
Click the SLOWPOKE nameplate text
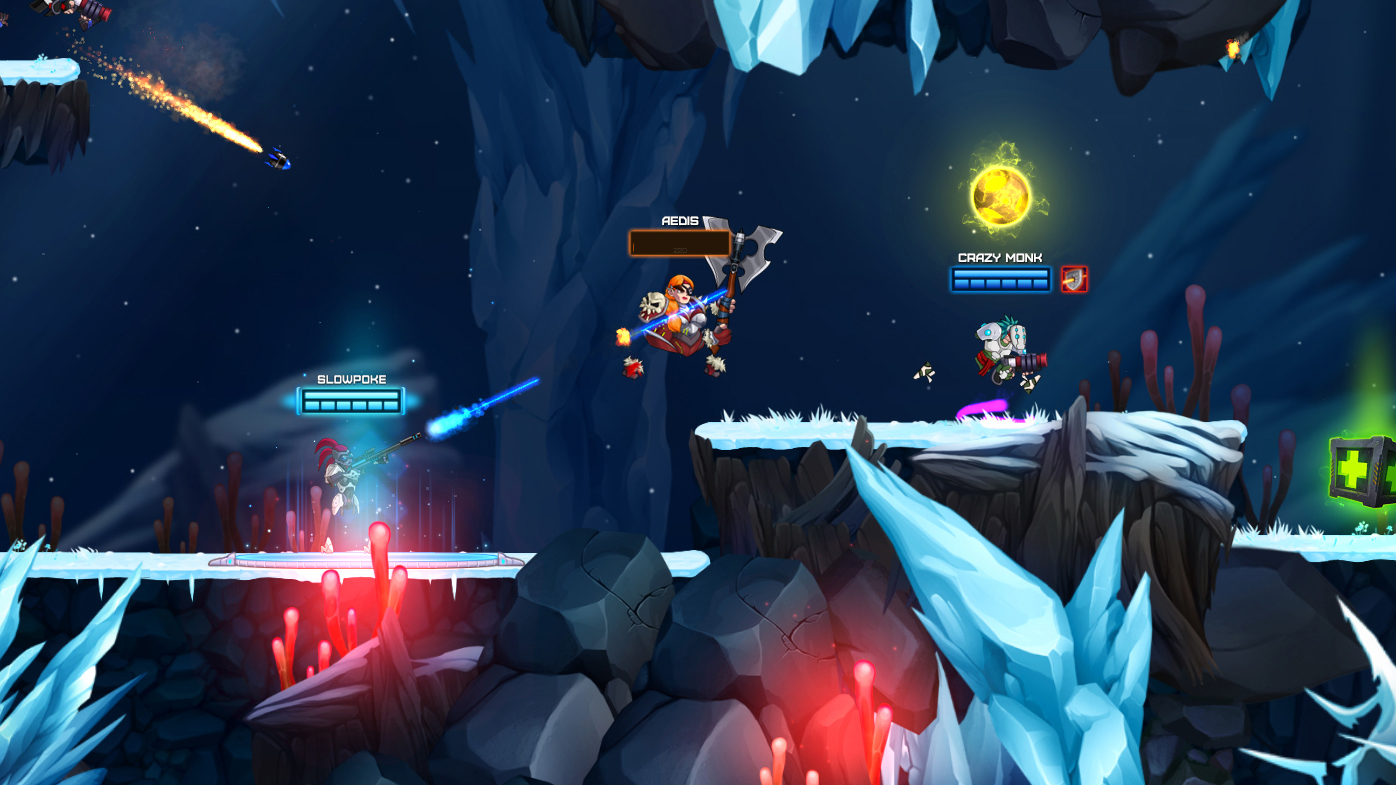(351, 378)
